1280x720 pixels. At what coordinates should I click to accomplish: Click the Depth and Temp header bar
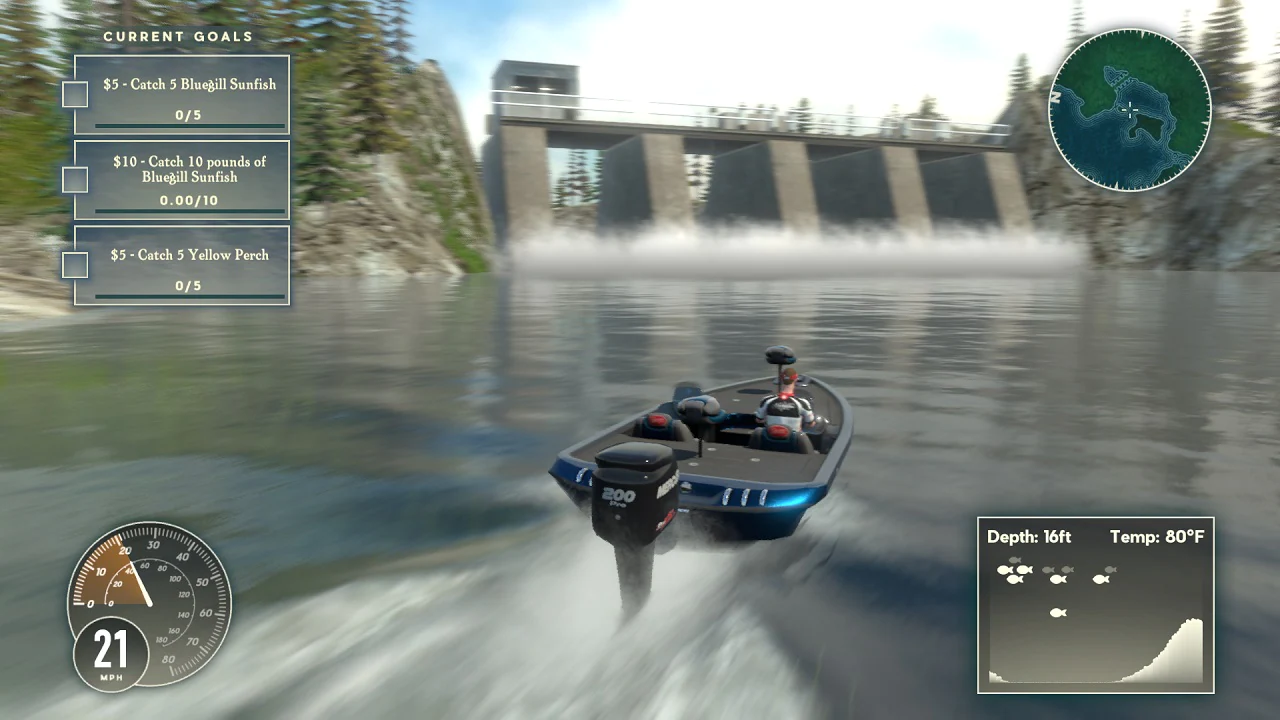pos(1095,537)
